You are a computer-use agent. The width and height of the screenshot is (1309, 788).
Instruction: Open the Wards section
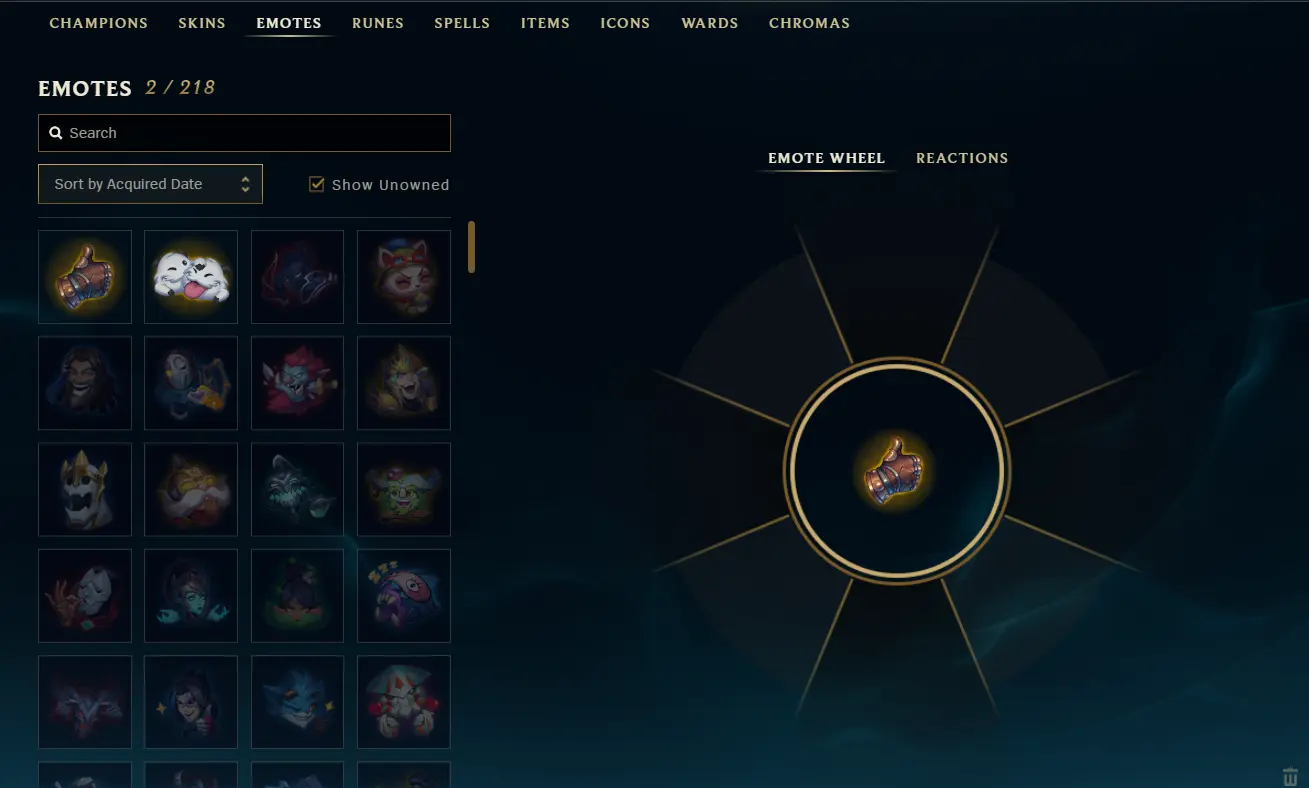709,23
